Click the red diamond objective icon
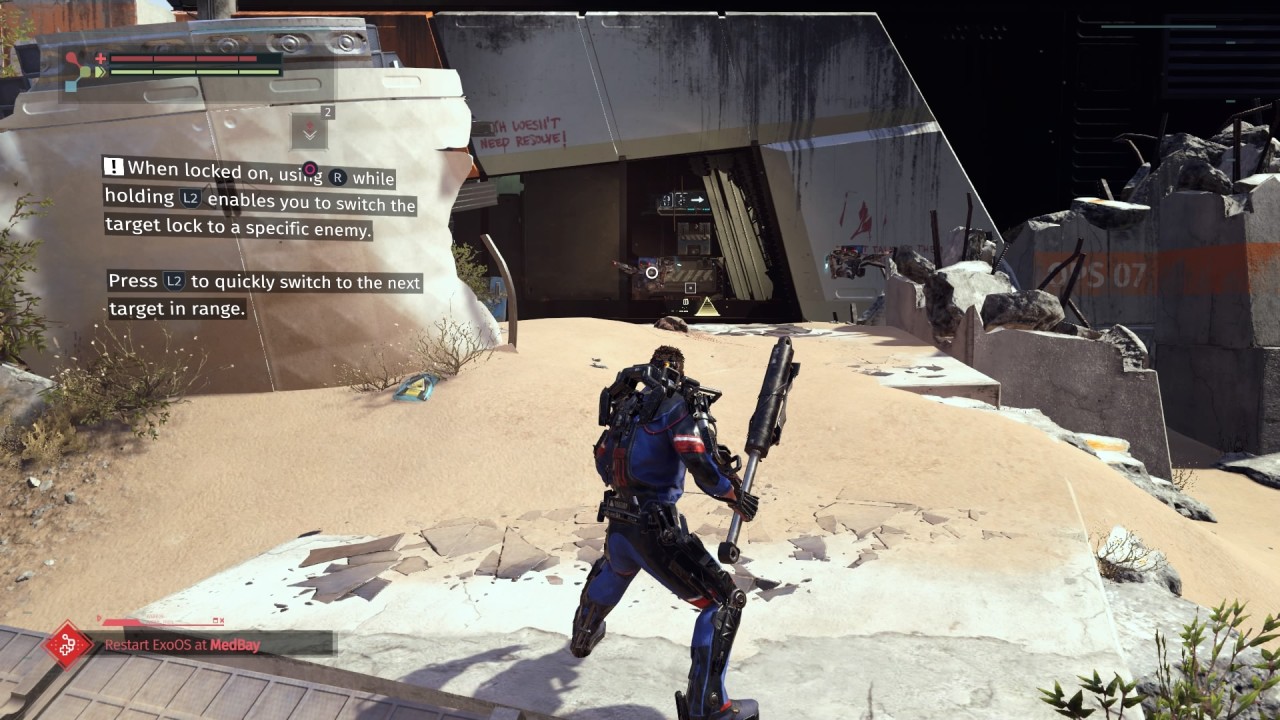 [x=68, y=644]
